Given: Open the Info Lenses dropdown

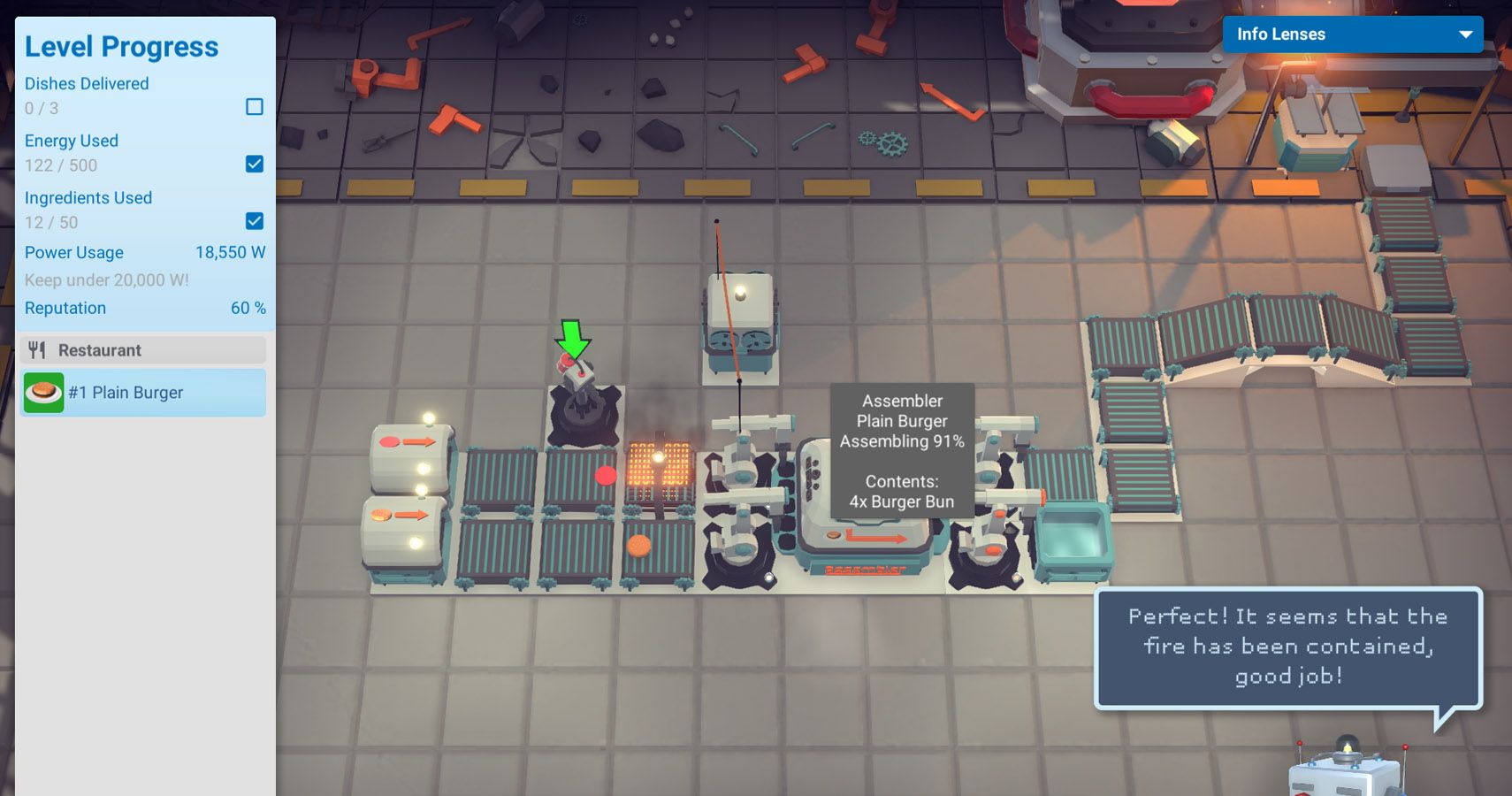Looking at the screenshot, I should (x=1353, y=34).
